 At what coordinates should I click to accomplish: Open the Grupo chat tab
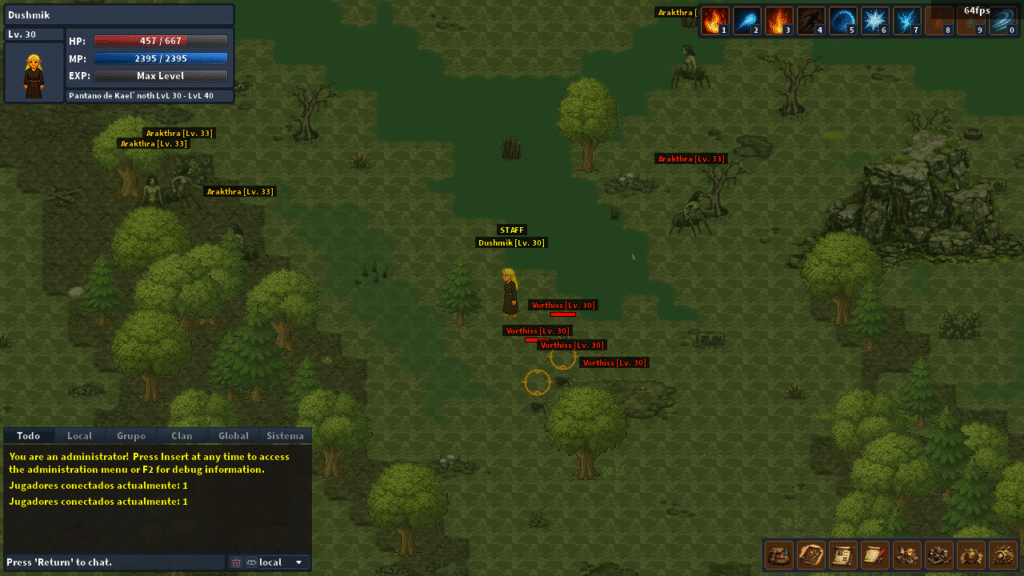(x=131, y=436)
